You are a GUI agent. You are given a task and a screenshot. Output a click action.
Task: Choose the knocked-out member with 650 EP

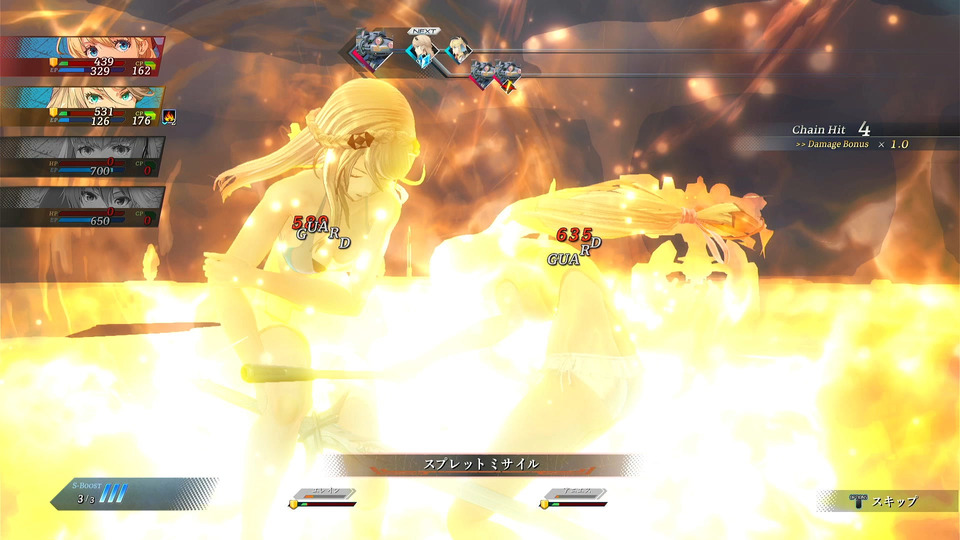(x=80, y=206)
